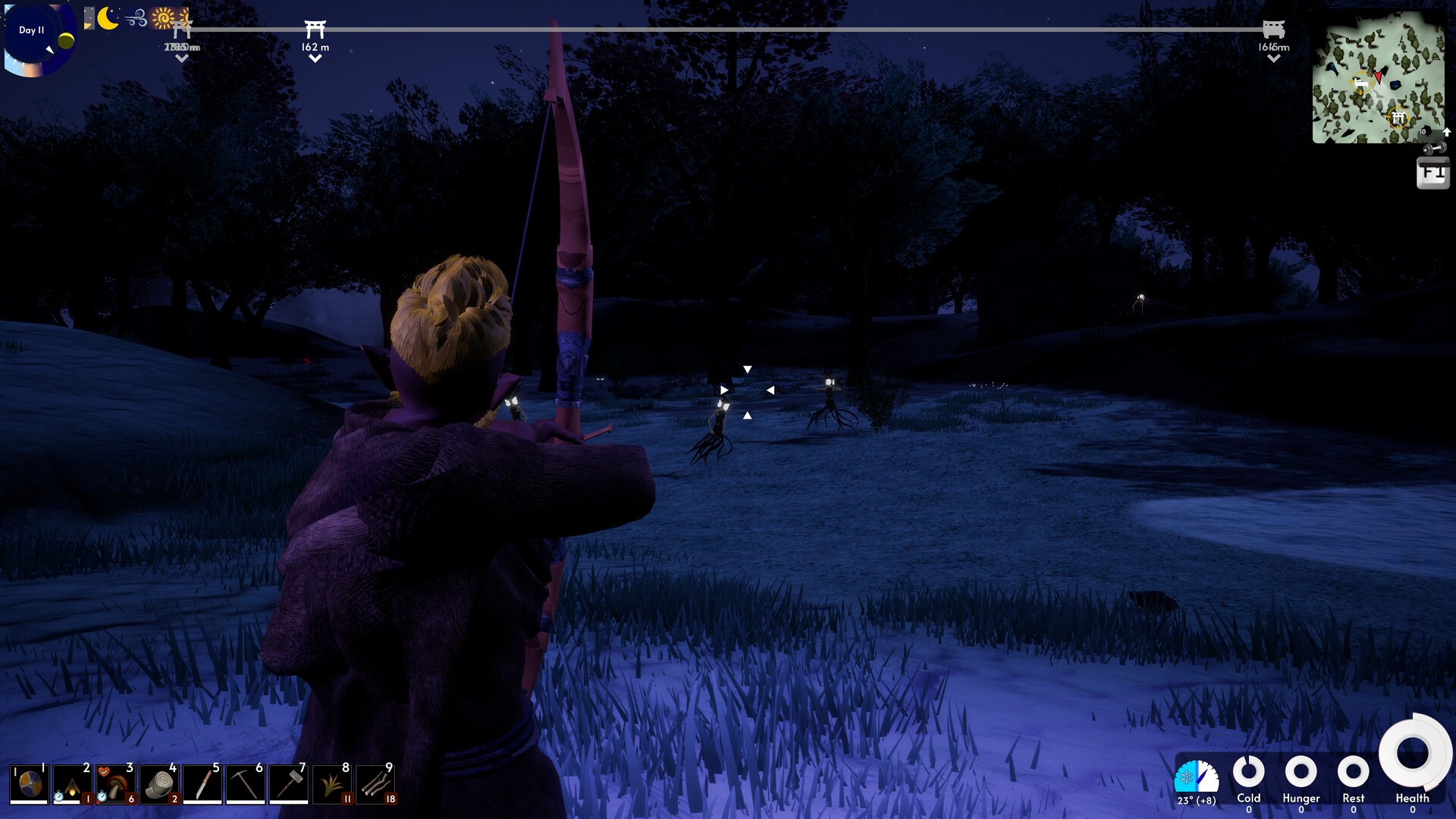Click the crescent moon weather icon
The image size is (1456, 819).
pyautogui.click(x=108, y=18)
